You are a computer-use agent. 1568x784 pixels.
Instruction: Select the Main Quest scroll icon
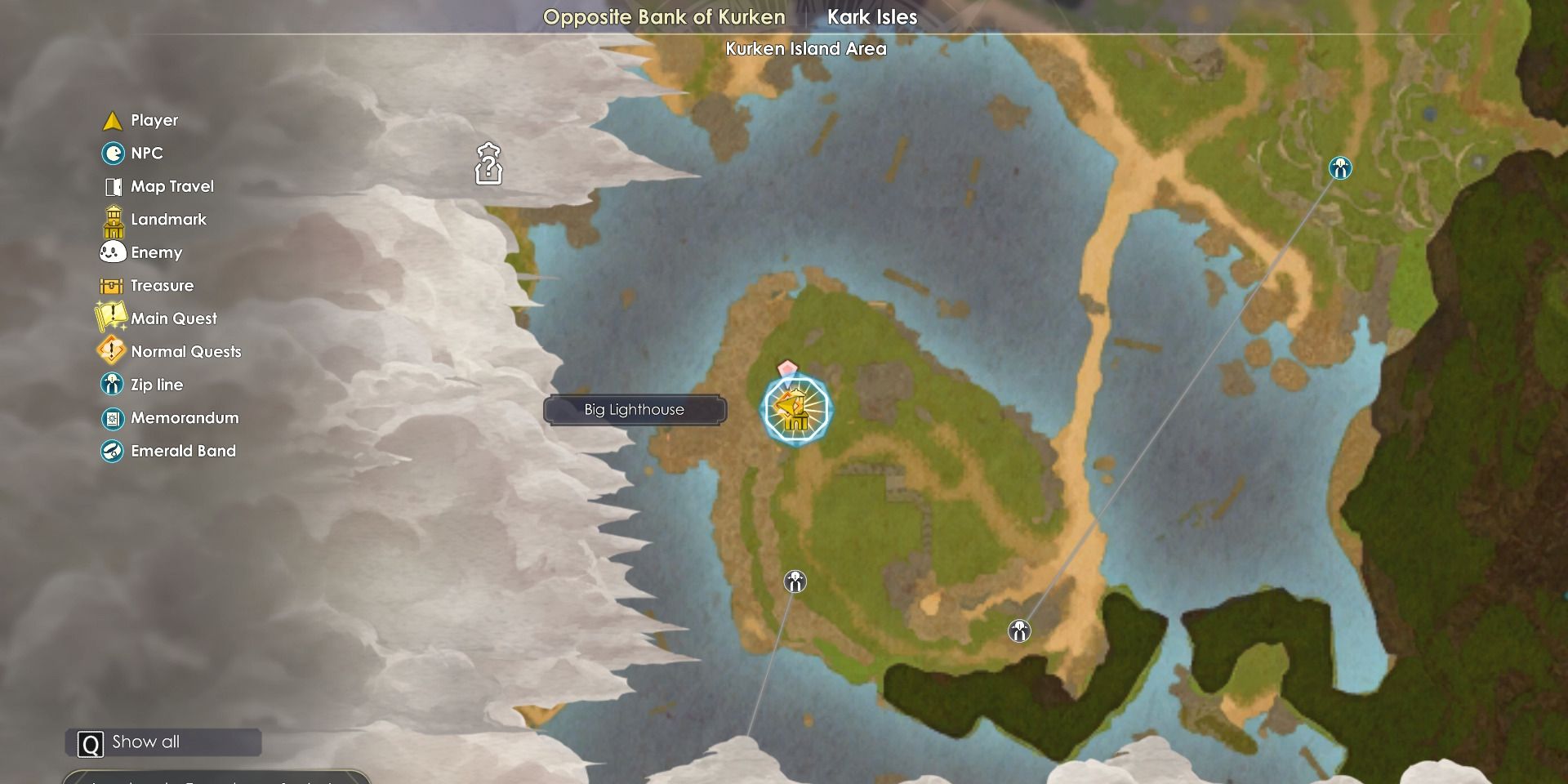point(112,318)
